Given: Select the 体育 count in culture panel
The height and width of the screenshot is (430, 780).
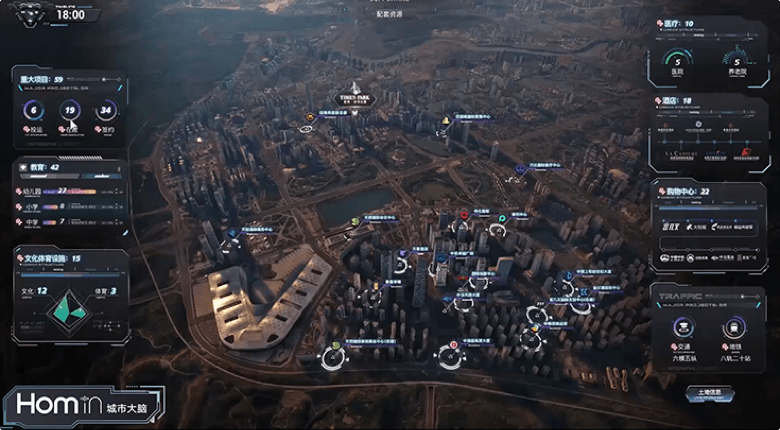Looking at the screenshot, I should (107, 290).
